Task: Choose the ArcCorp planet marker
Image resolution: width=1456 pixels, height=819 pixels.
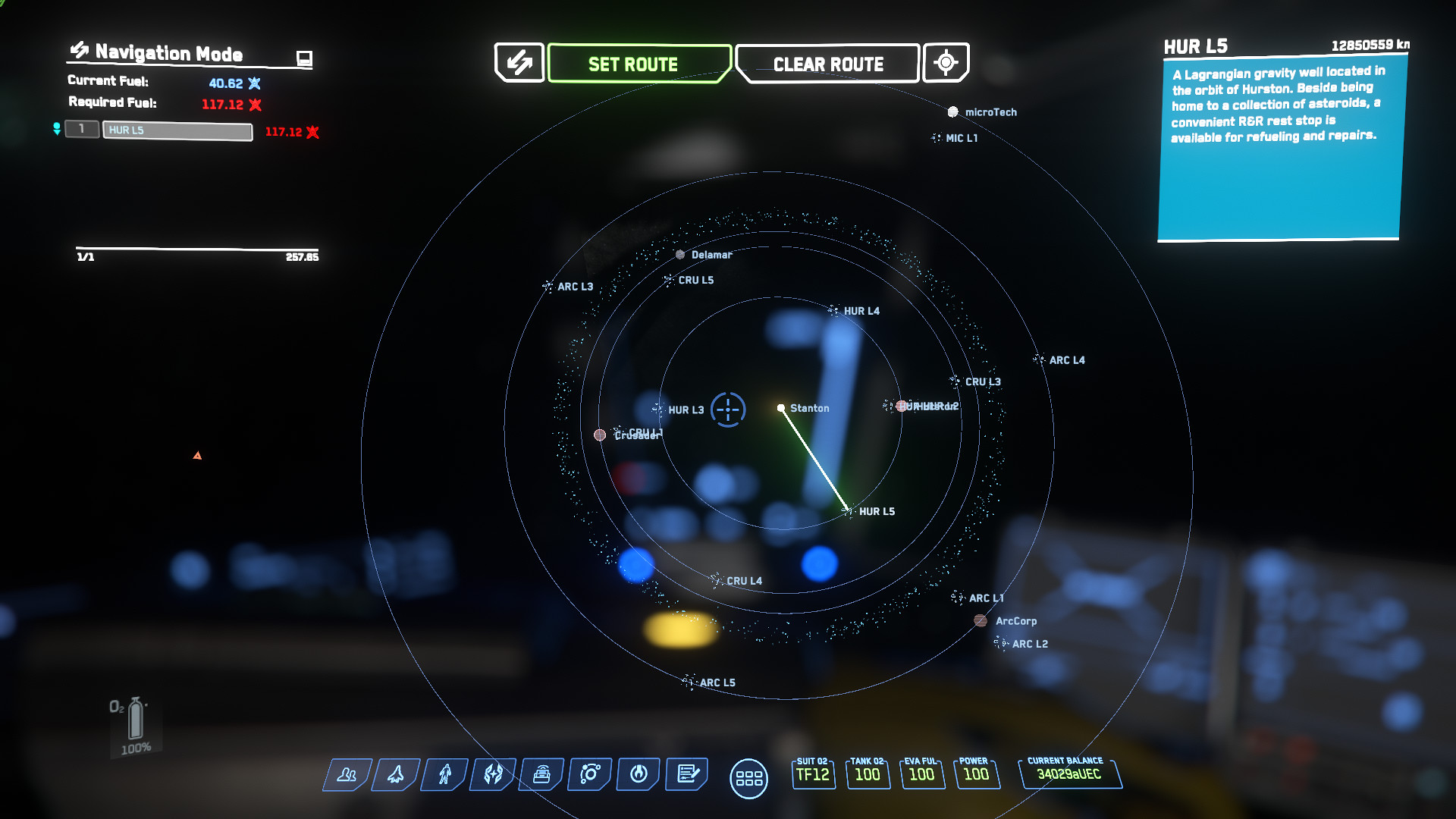Action: (981, 621)
